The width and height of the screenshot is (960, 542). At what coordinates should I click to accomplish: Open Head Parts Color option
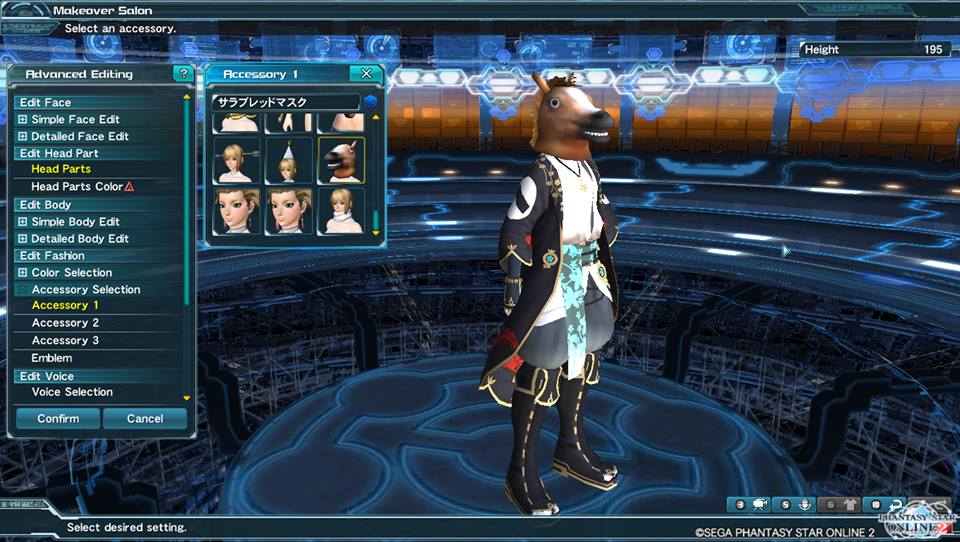coord(77,187)
